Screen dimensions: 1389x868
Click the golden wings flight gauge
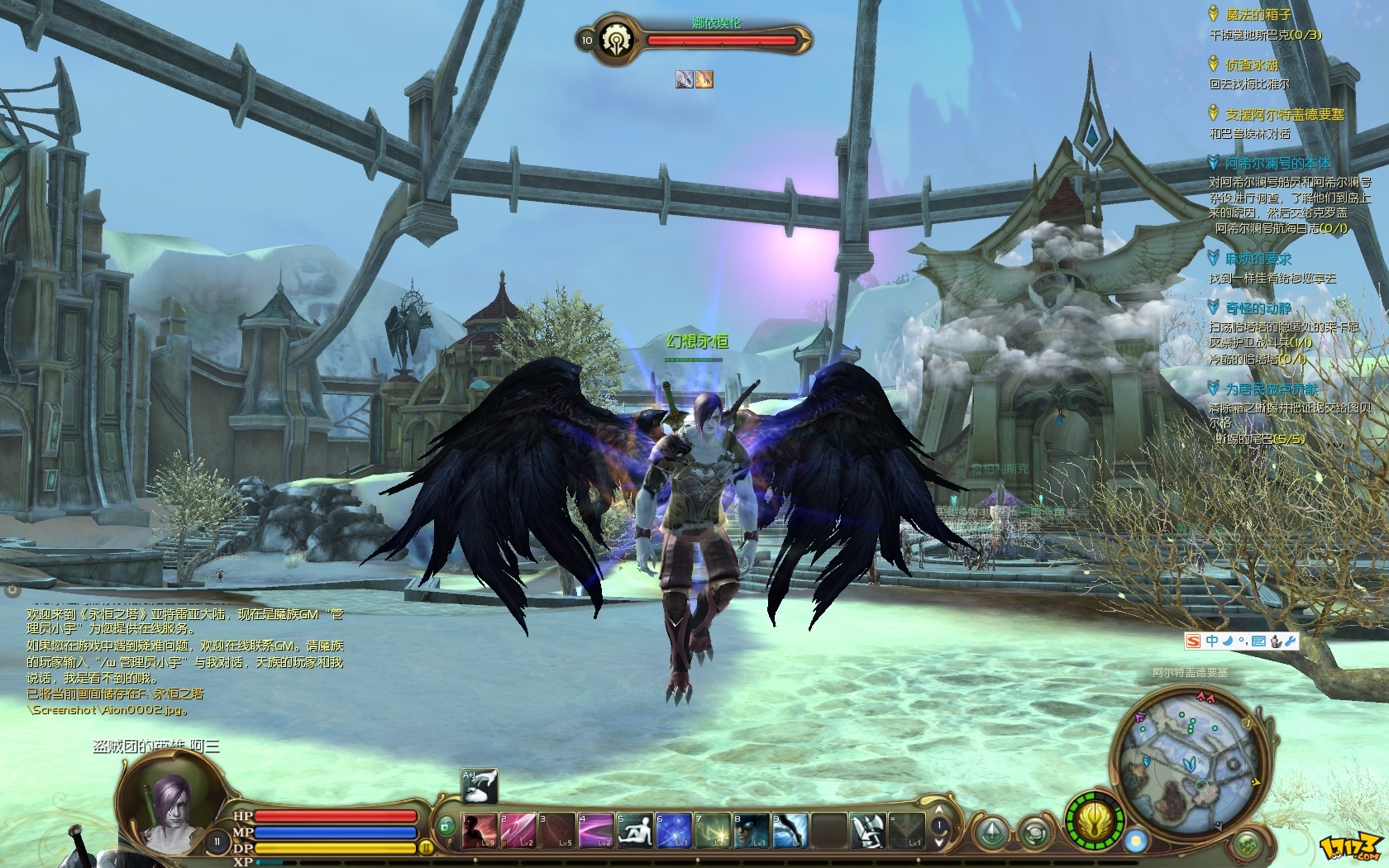click(x=1095, y=821)
